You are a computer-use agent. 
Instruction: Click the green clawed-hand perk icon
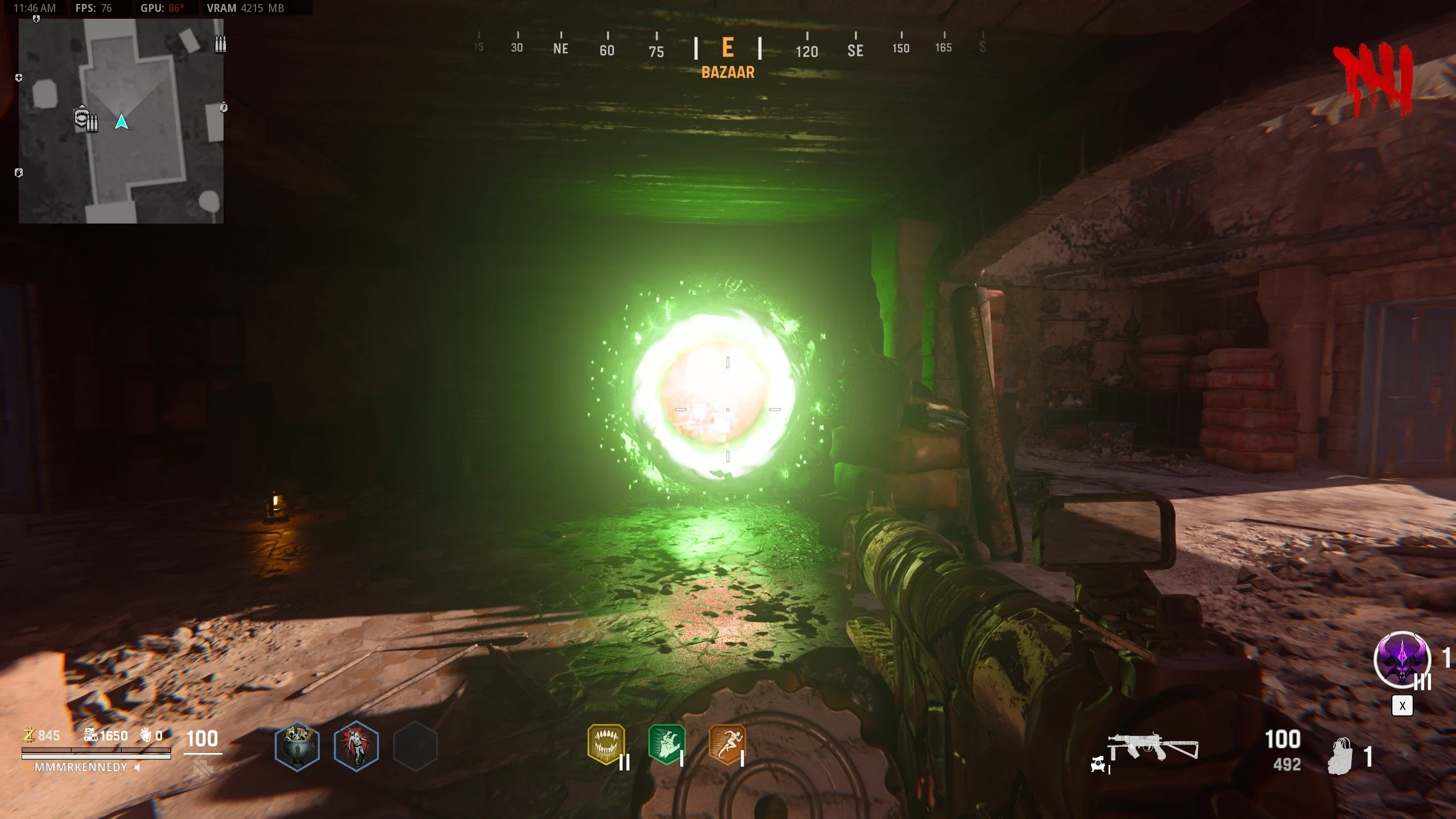point(667,744)
